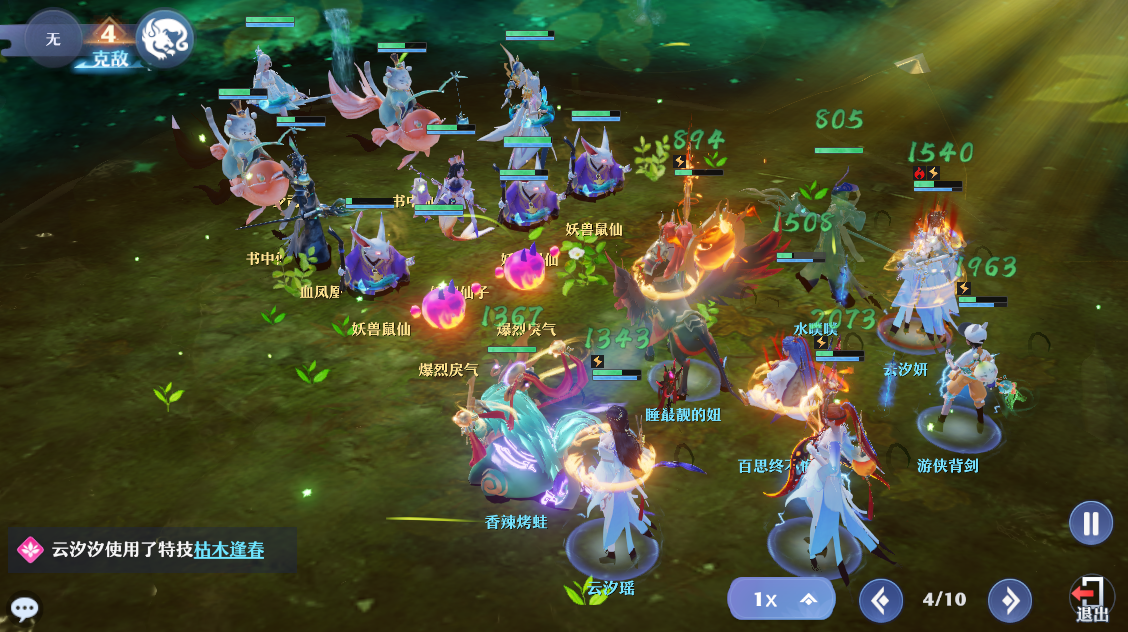This screenshot has height=632, width=1128.
Task: Select the 无 formation circle
Action: pyautogui.click(x=53, y=39)
